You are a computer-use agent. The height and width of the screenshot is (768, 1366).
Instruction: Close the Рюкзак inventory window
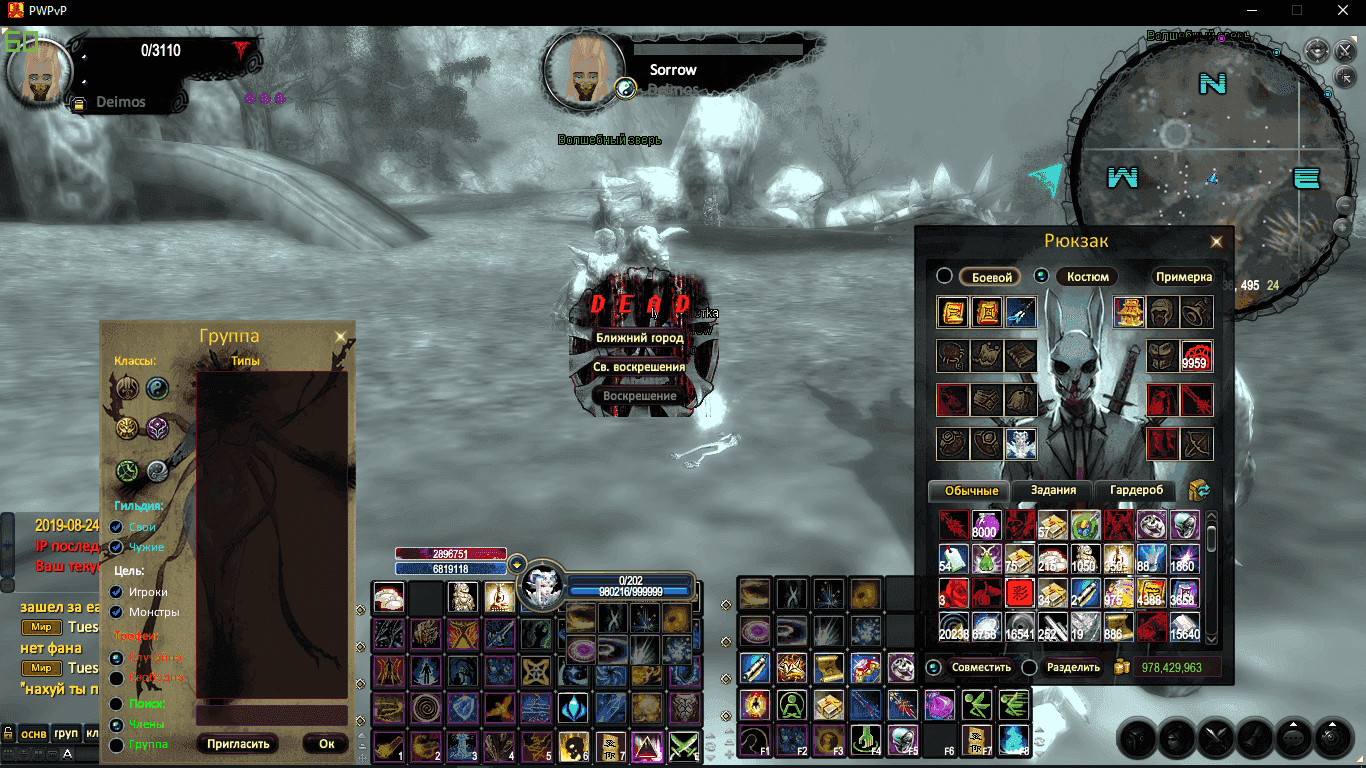pyautogui.click(x=1216, y=241)
